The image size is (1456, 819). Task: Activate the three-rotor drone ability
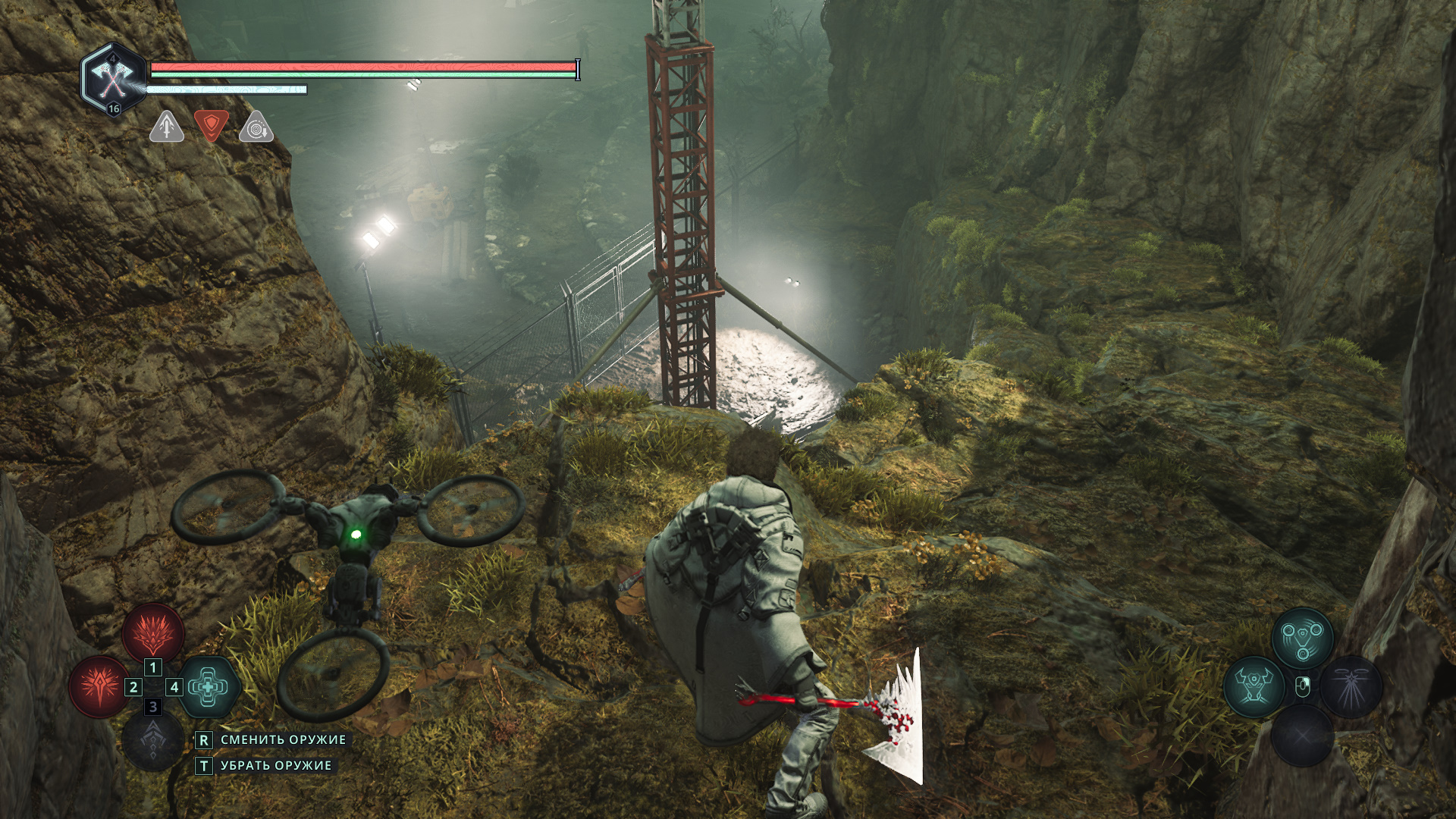pyautogui.click(x=1302, y=638)
